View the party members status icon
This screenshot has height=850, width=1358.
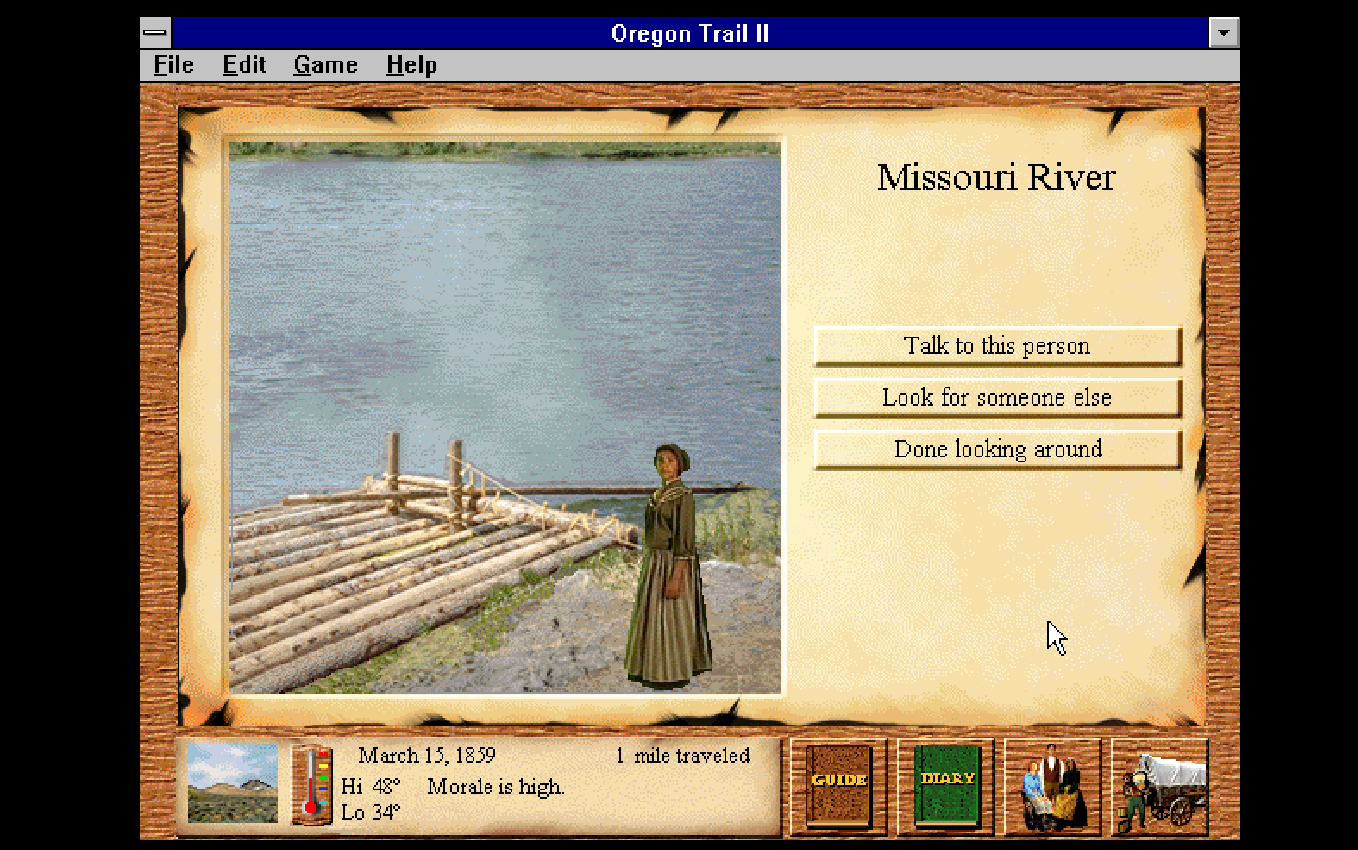1053,786
